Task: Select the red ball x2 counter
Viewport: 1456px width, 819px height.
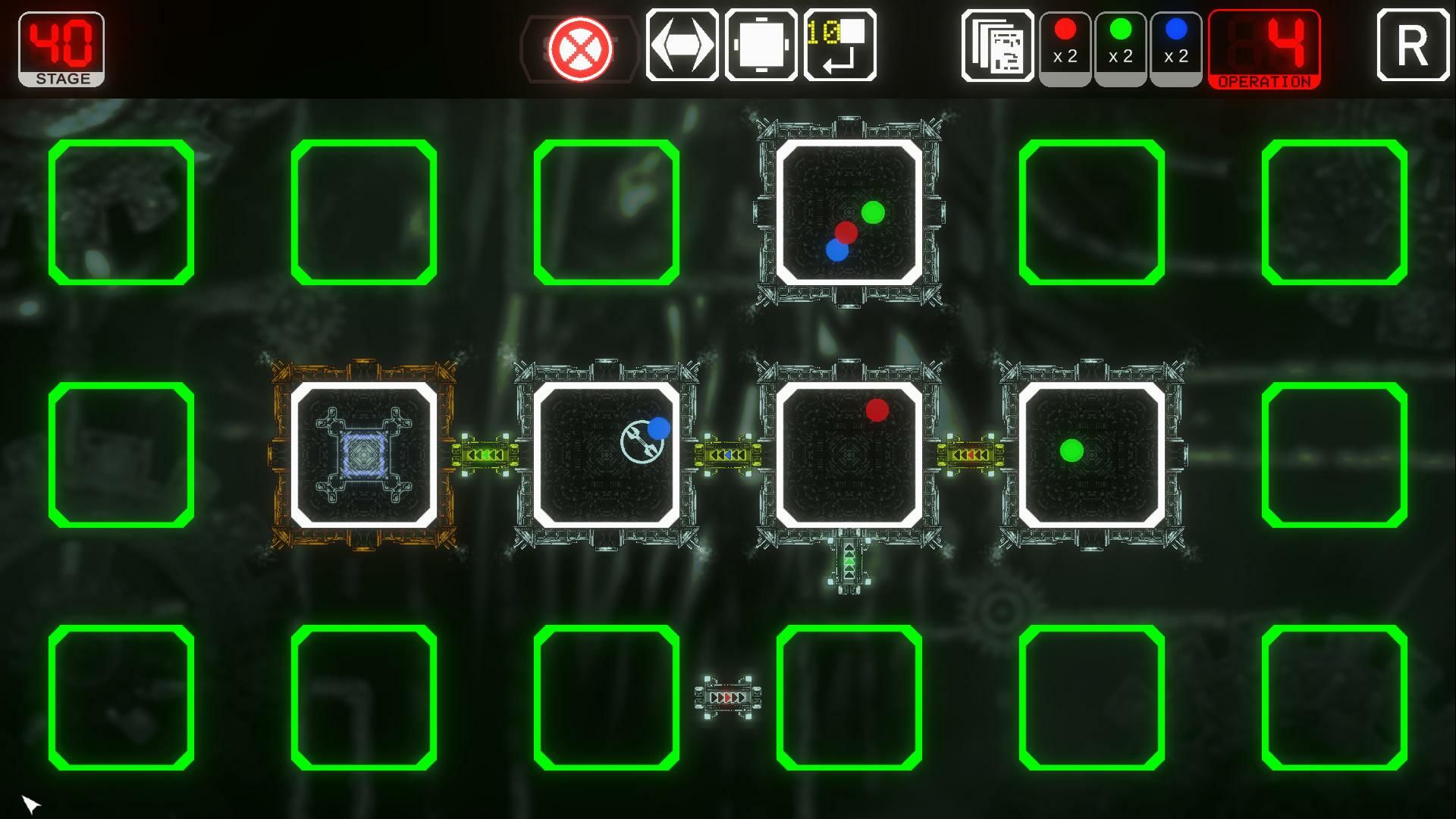Action: pyautogui.click(x=1065, y=45)
